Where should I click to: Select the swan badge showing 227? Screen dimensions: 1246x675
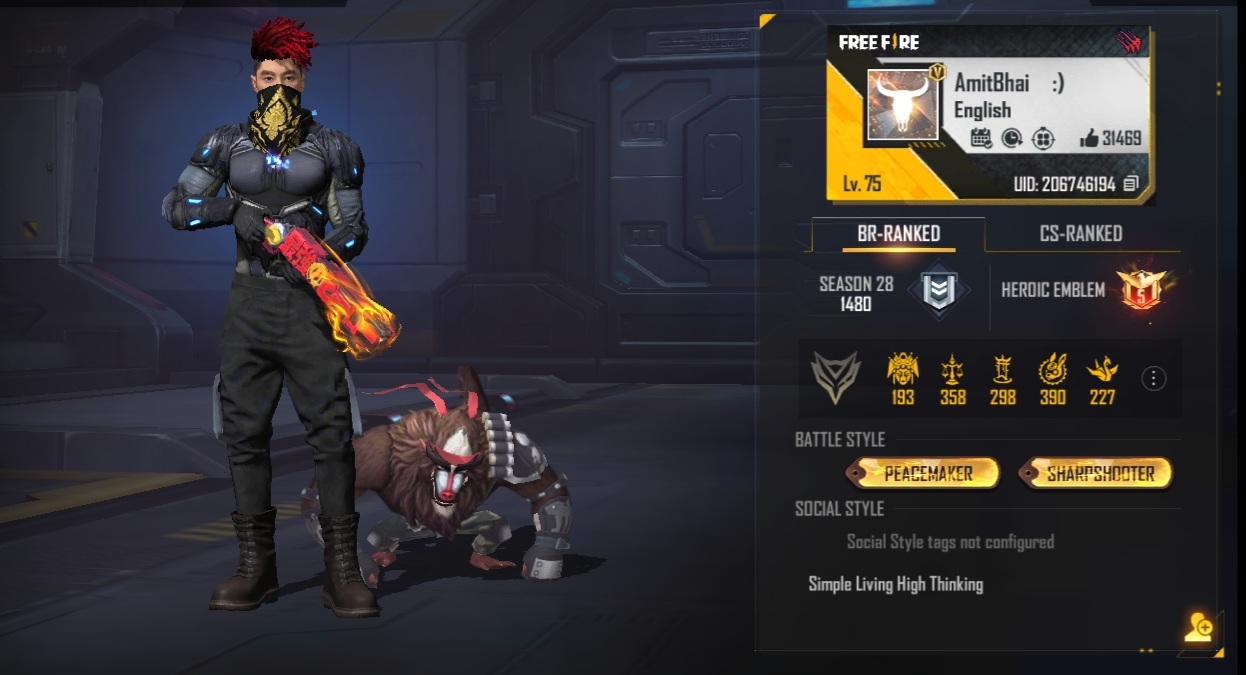click(x=1101, y=372)
